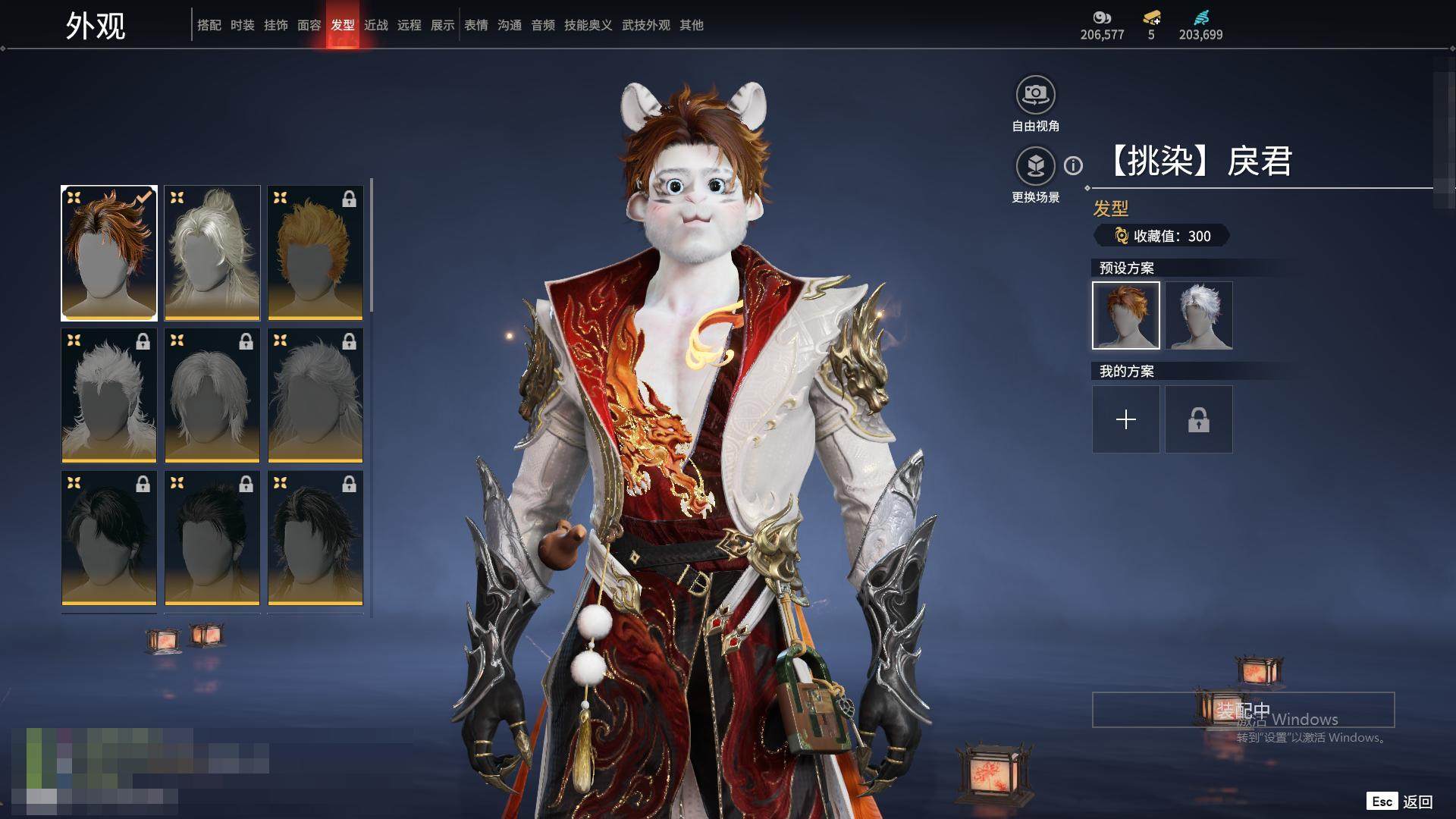This screenshot has width=1456, height=819.
Task: Show the 表情 emotes tab
Action: [x=475, y=25]
